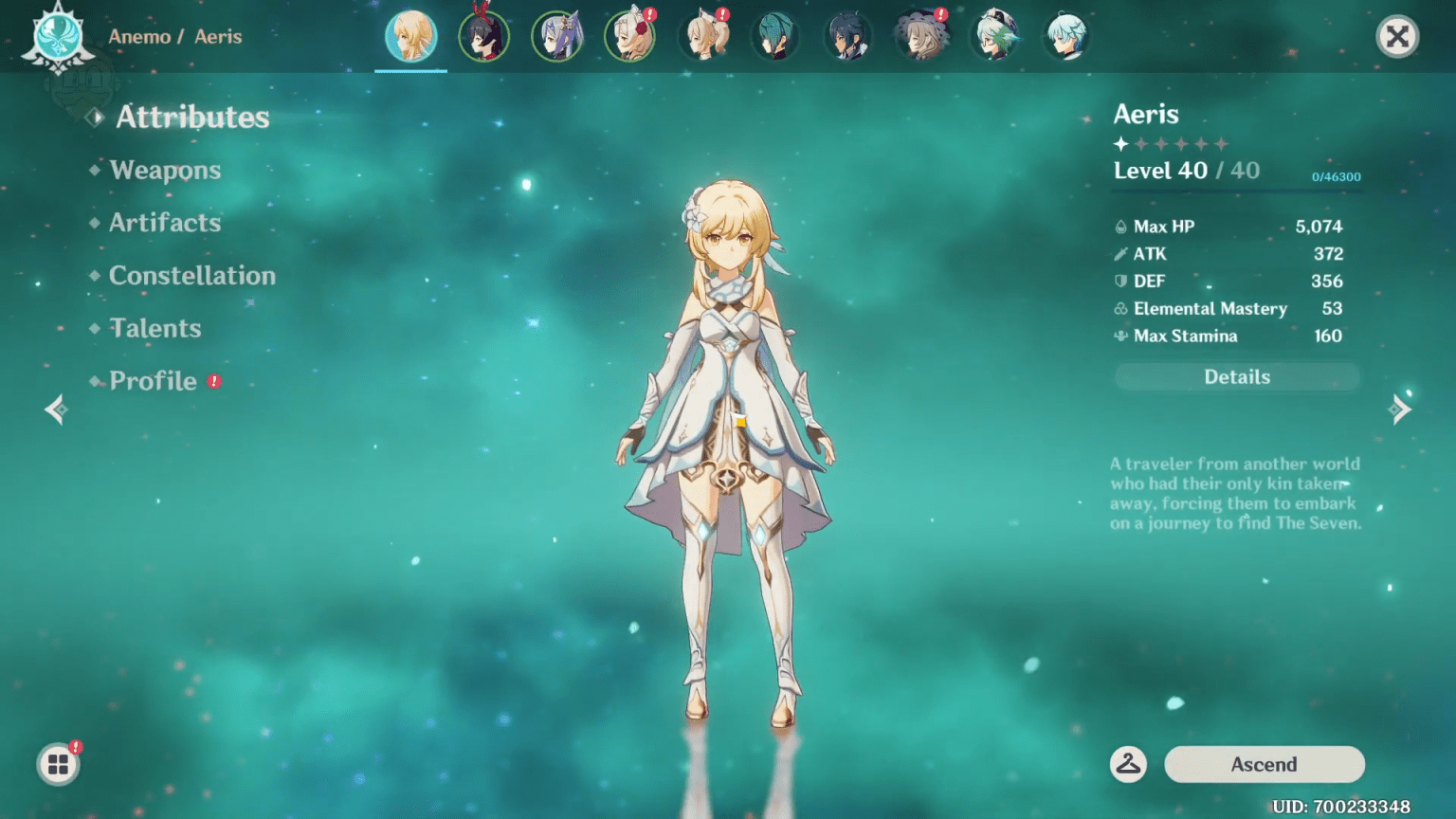Screen dimensions: 1456x819
Task: Choose the purple twin-tailed Keqing portrait
Action: point(556,37)
